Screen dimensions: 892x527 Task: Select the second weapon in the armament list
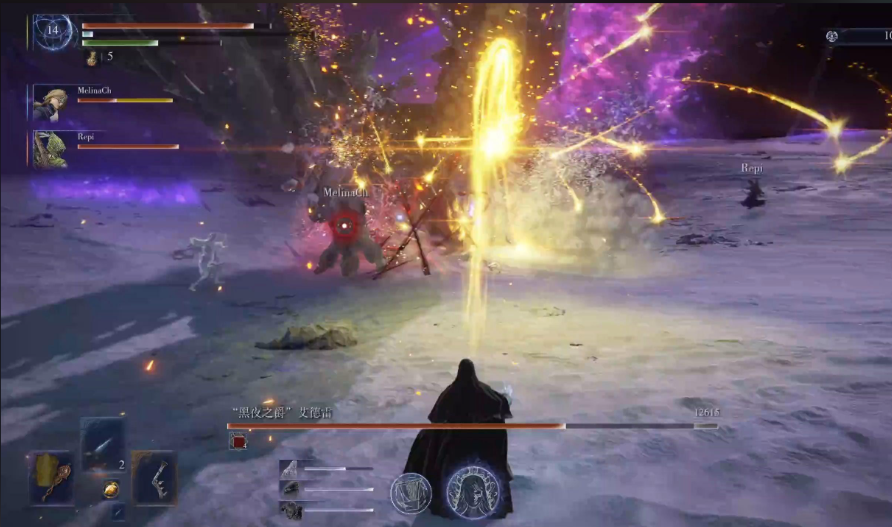tap(288, 488)
